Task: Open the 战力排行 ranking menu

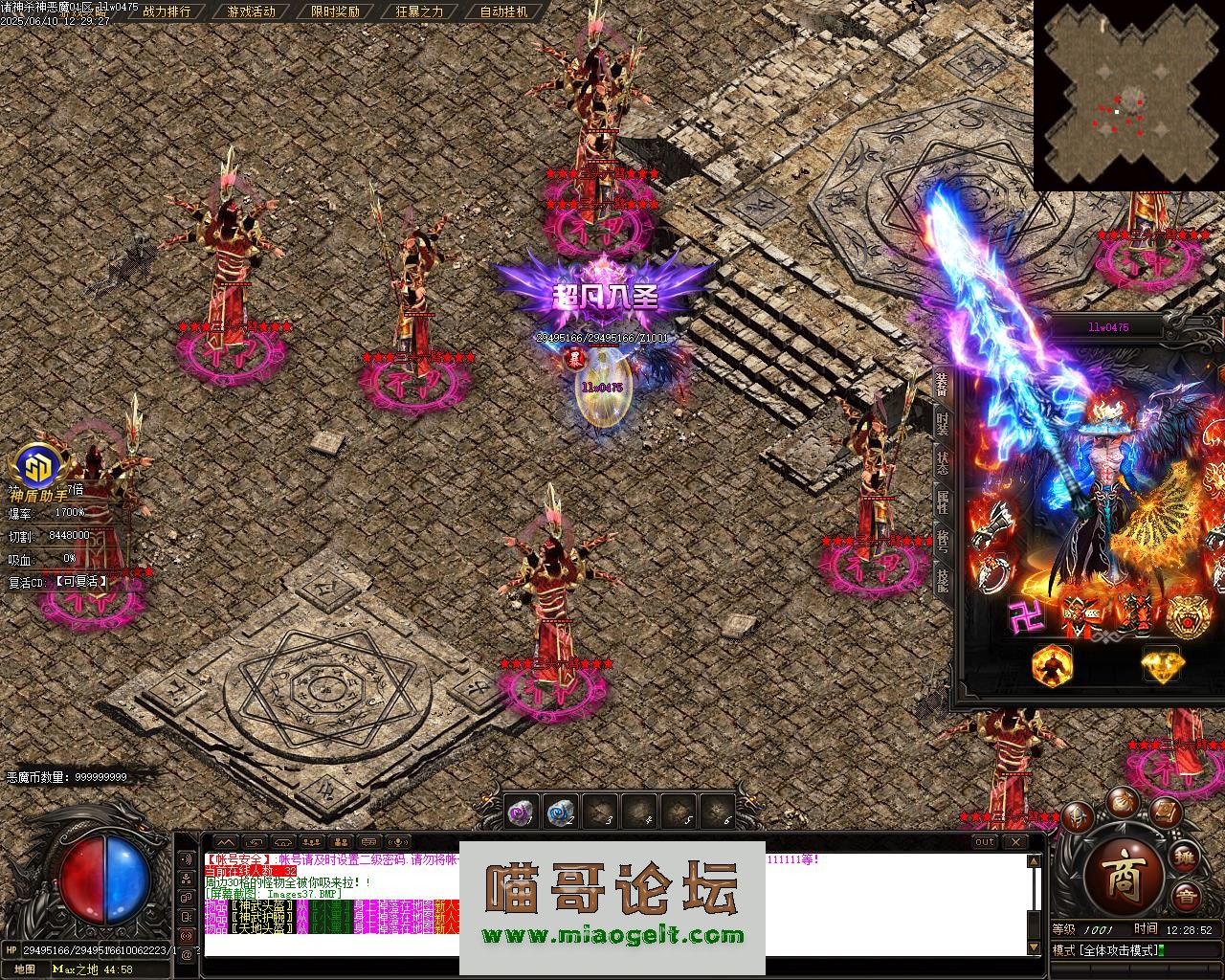Action: click(167, 11)
